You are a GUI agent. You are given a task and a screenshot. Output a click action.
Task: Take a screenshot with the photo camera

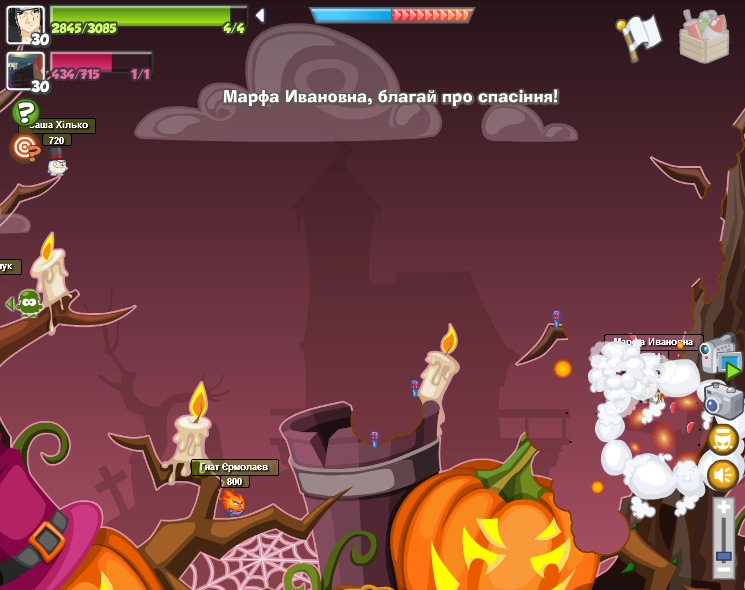coord(723,401)
